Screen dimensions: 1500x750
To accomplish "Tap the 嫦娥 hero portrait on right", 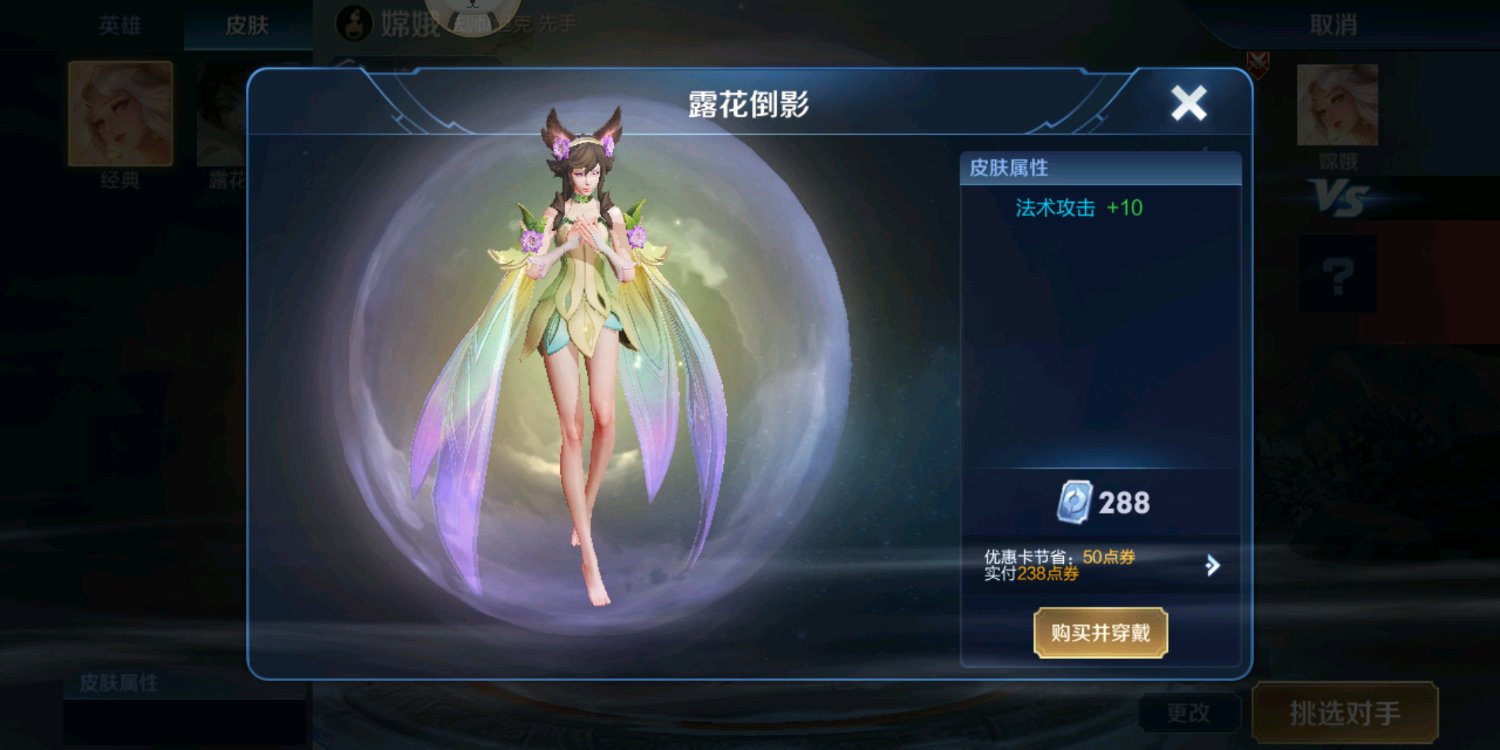I will (x=1337, y=106).
